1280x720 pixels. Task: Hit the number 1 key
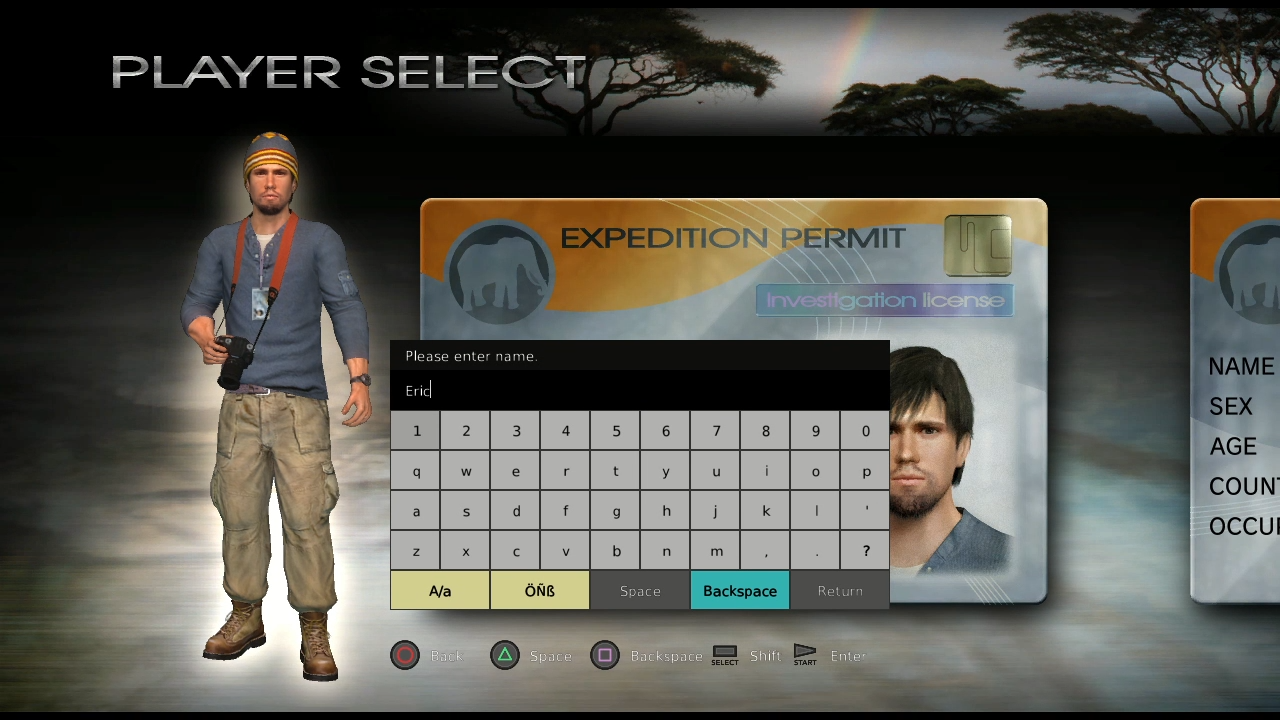pyautogui.click(x=416, y=431)
